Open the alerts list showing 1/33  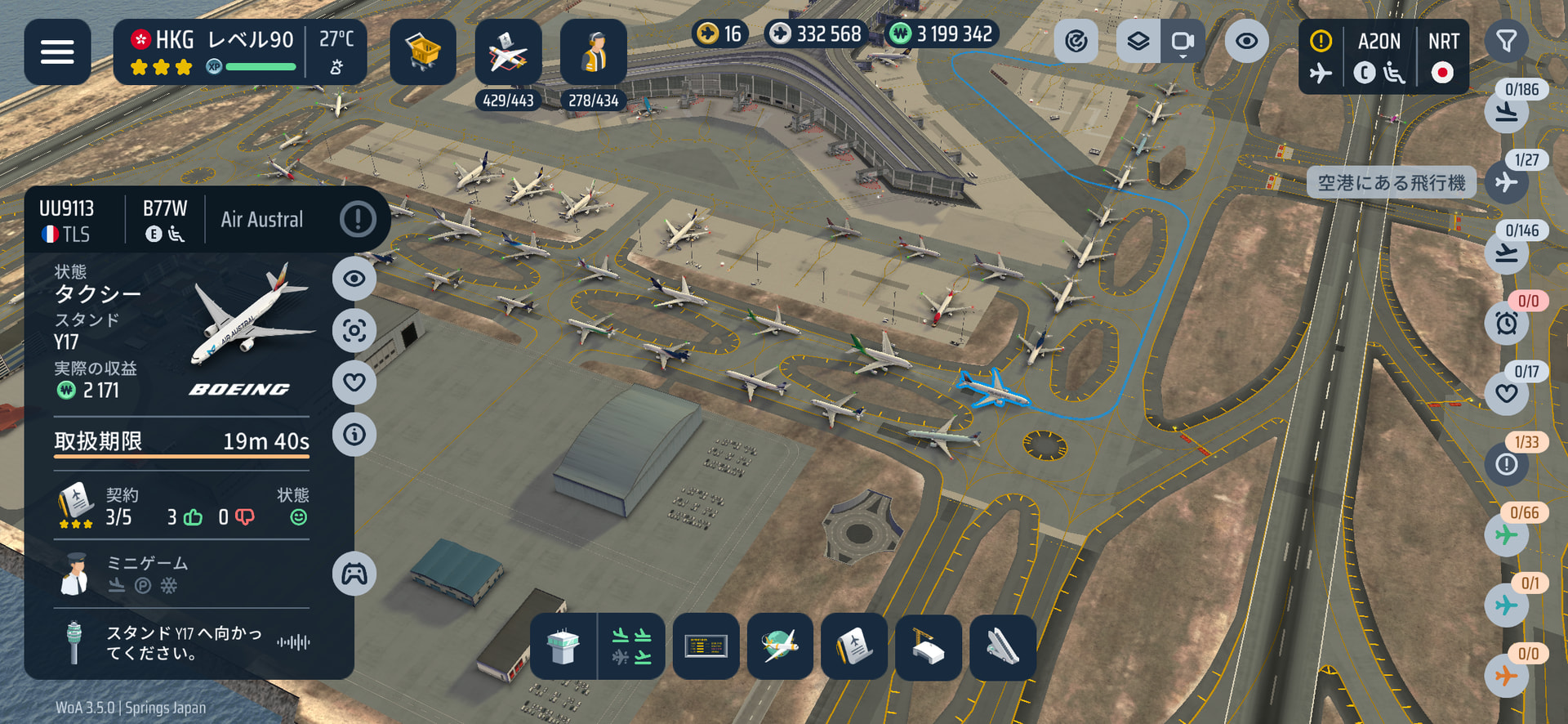click(x=1506, y=463)
